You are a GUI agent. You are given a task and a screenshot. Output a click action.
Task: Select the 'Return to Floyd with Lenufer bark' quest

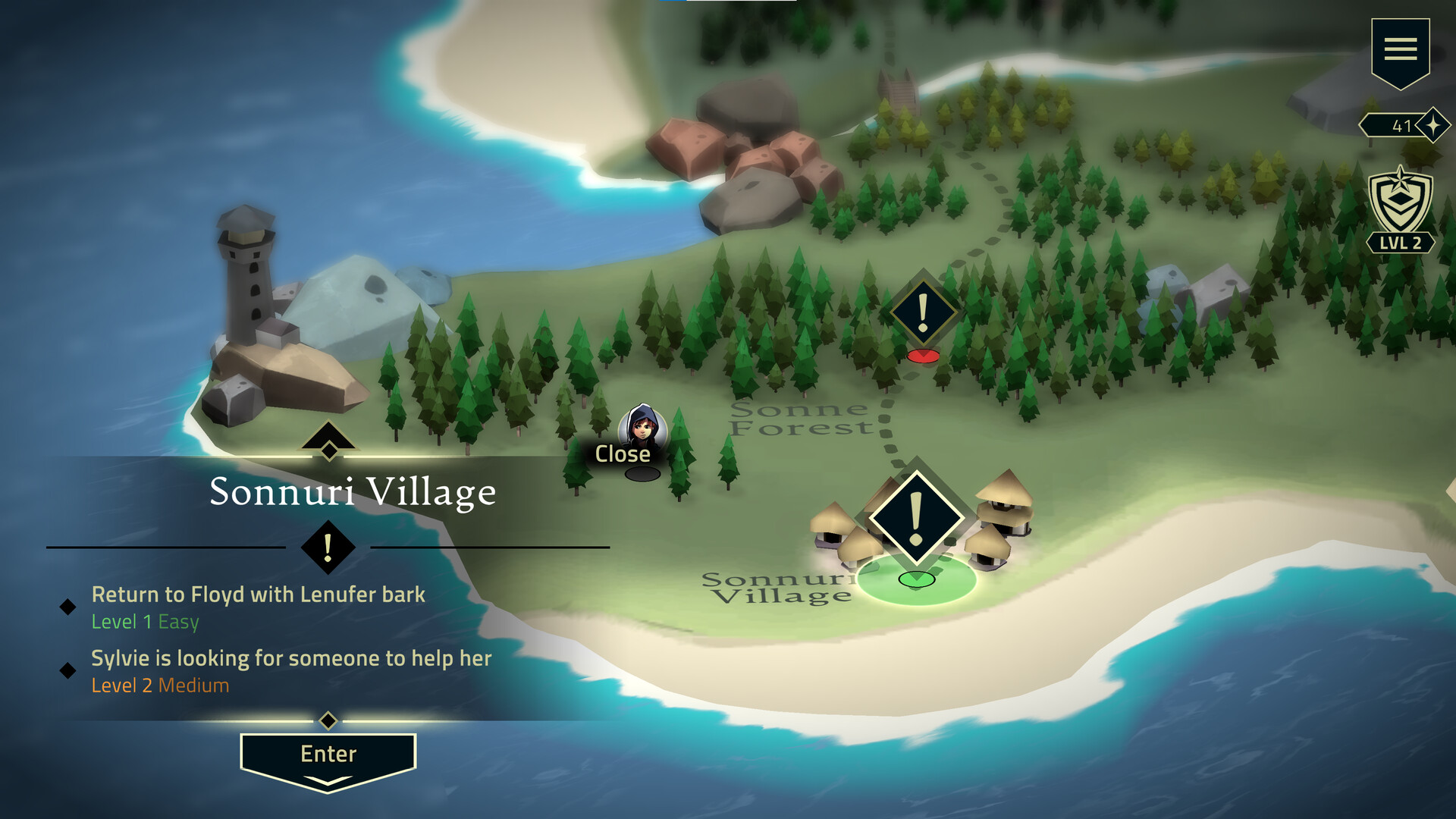pyautogui.click(x=258, y=595)
